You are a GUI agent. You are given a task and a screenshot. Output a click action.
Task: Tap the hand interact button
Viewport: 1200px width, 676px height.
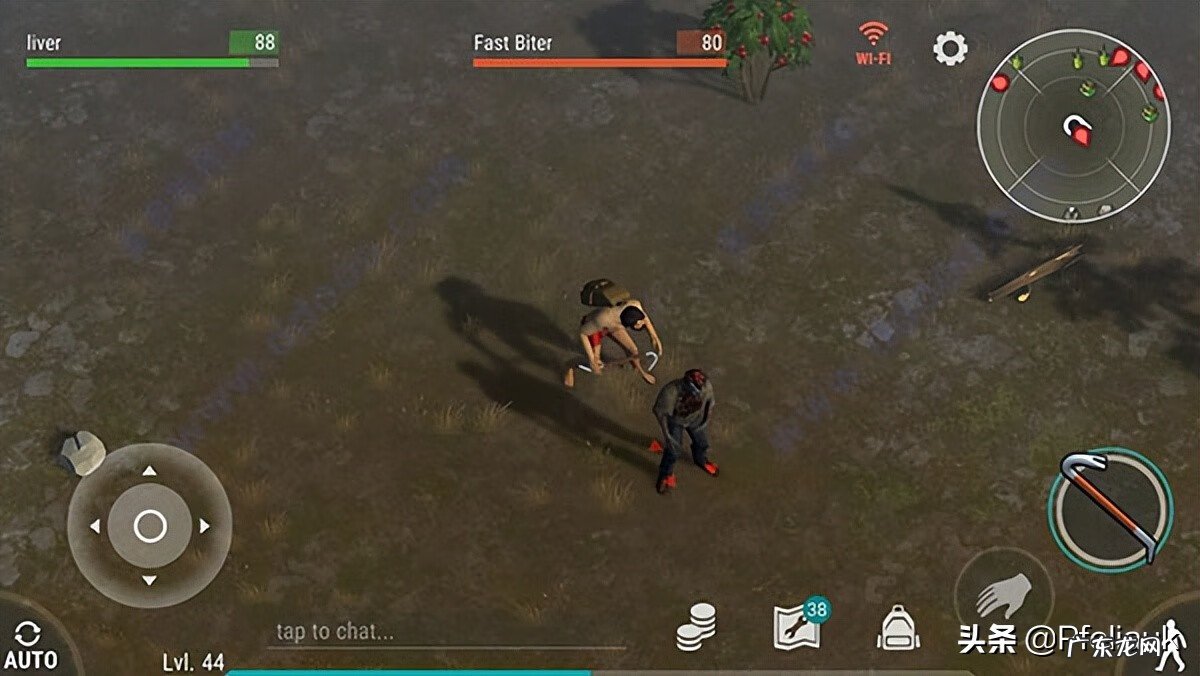point(1003,597)
